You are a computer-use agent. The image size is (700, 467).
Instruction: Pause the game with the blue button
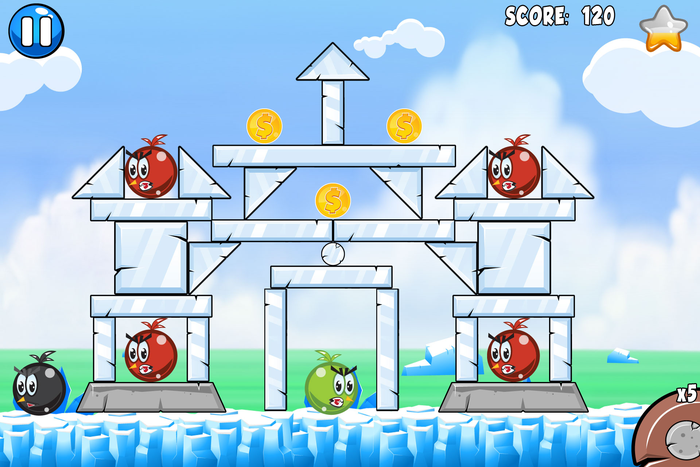pyautogui.click(x=36, y=29)
